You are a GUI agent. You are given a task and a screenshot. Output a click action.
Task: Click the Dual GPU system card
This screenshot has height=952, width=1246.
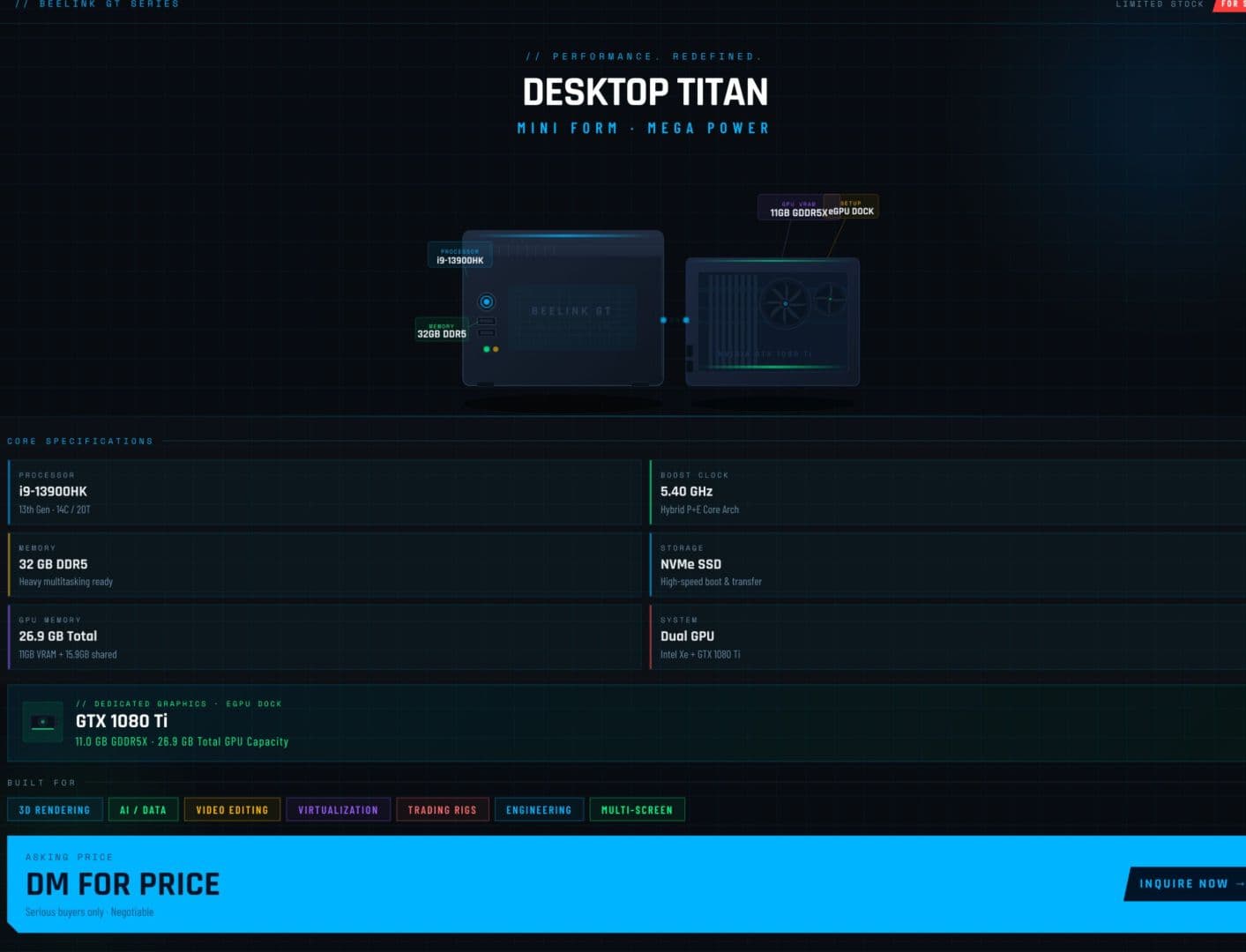coord(947,636)
